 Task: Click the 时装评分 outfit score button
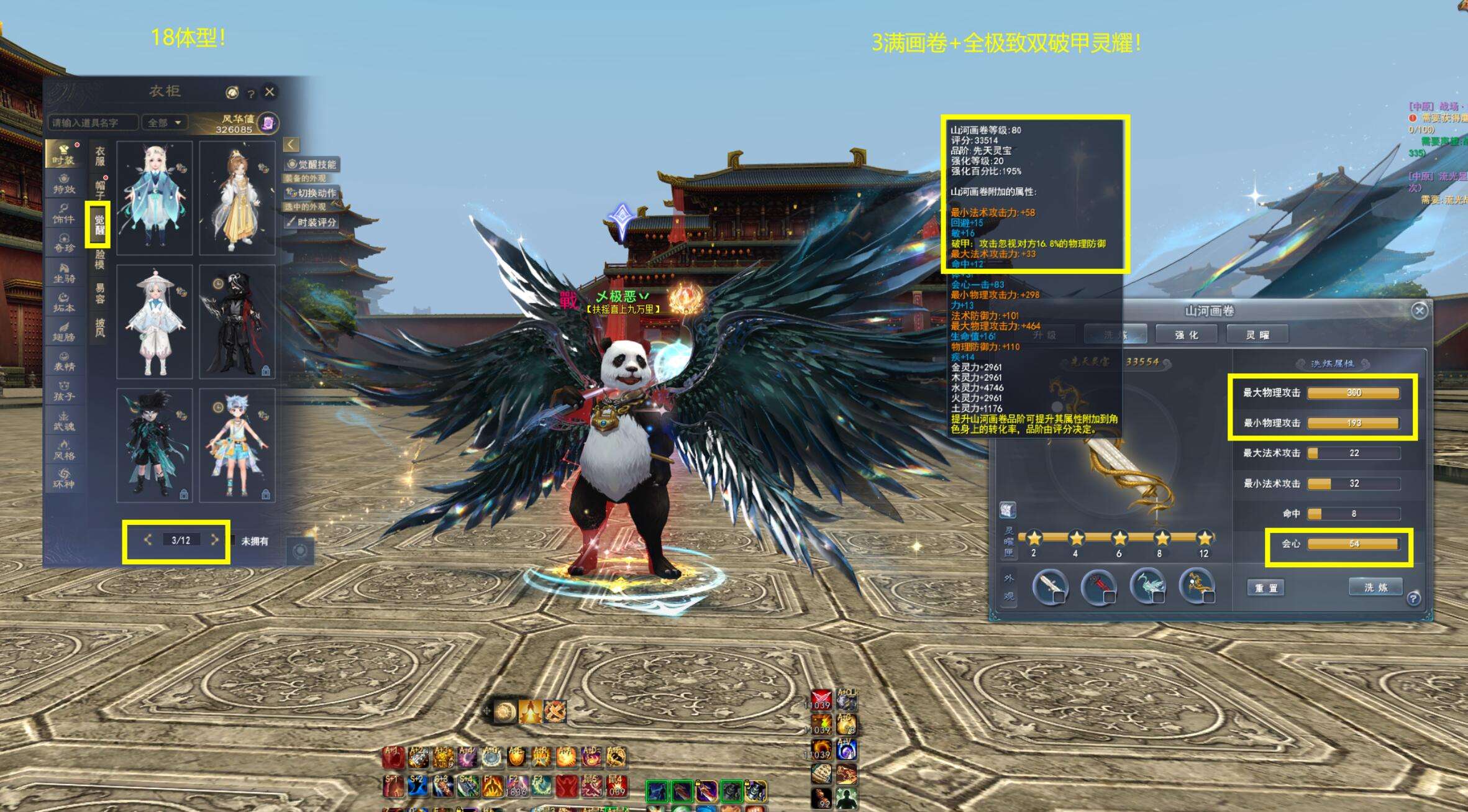point(312,222)
